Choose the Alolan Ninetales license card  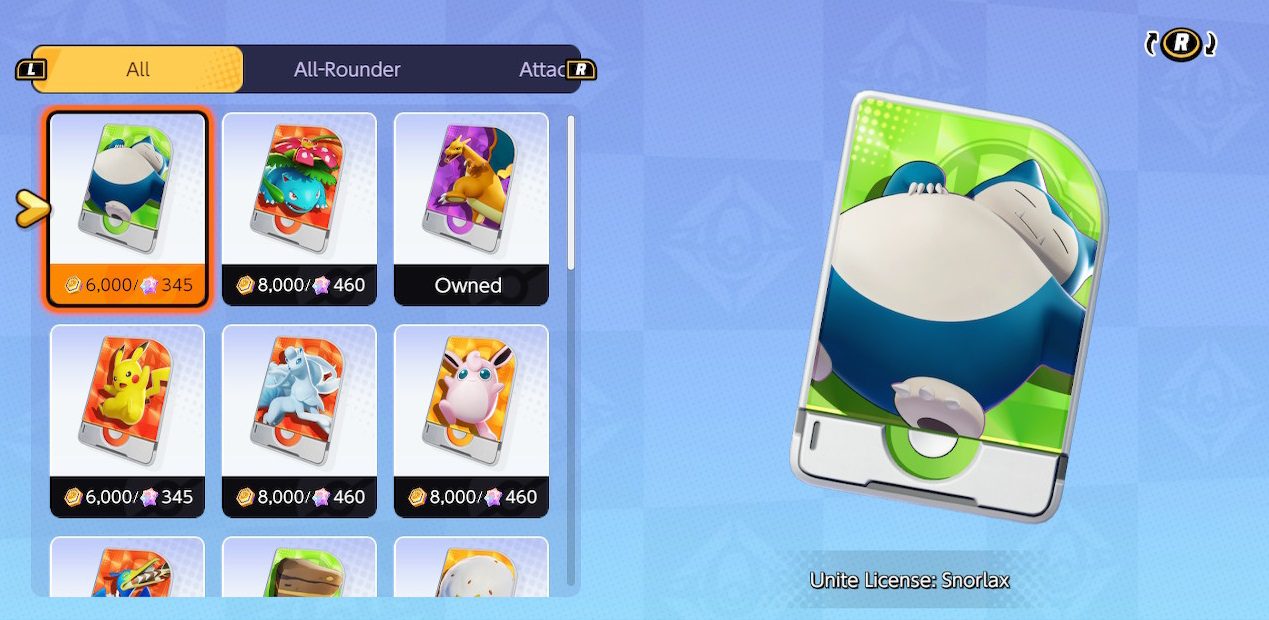tap(299, 420)
